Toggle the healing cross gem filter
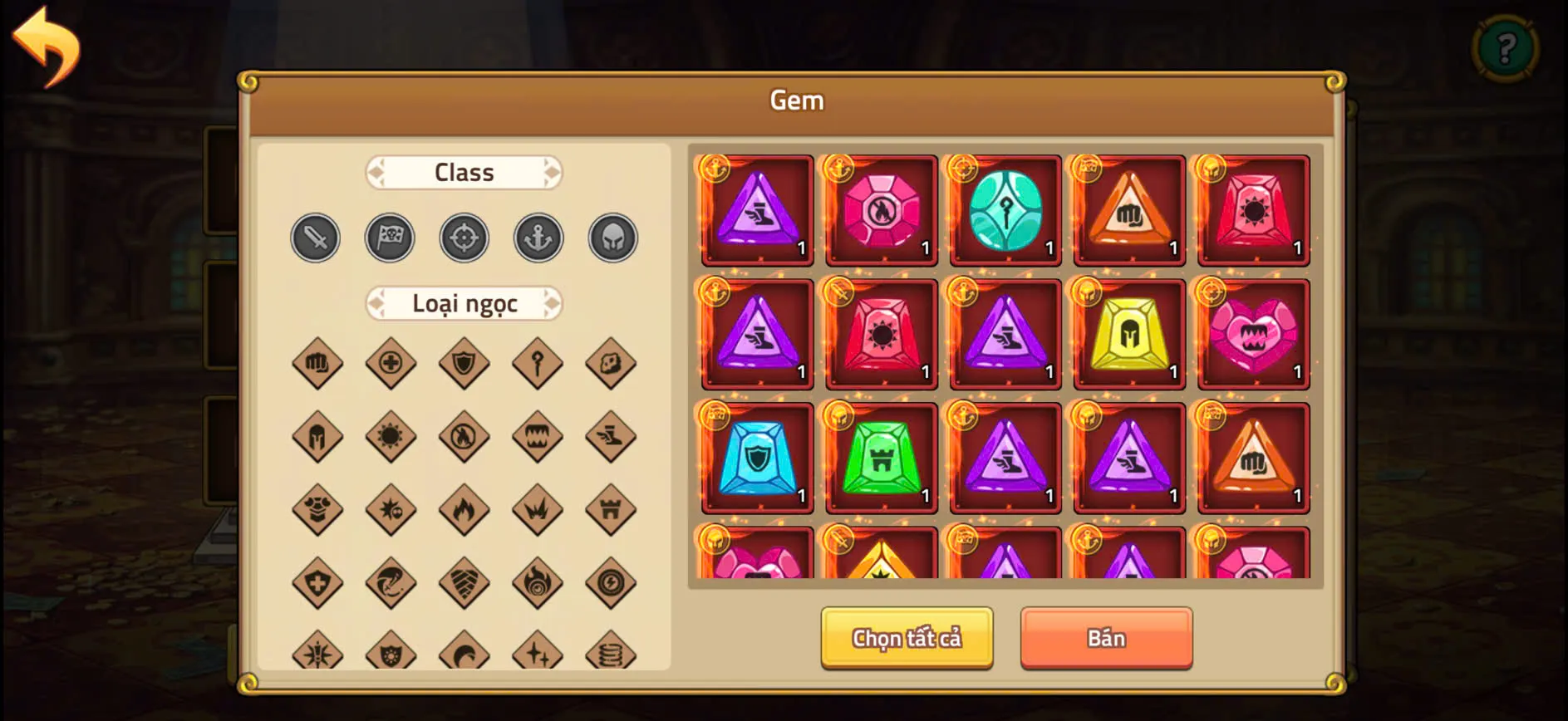The height and width of the screenshot is (721, 1568). click(390, 363)
